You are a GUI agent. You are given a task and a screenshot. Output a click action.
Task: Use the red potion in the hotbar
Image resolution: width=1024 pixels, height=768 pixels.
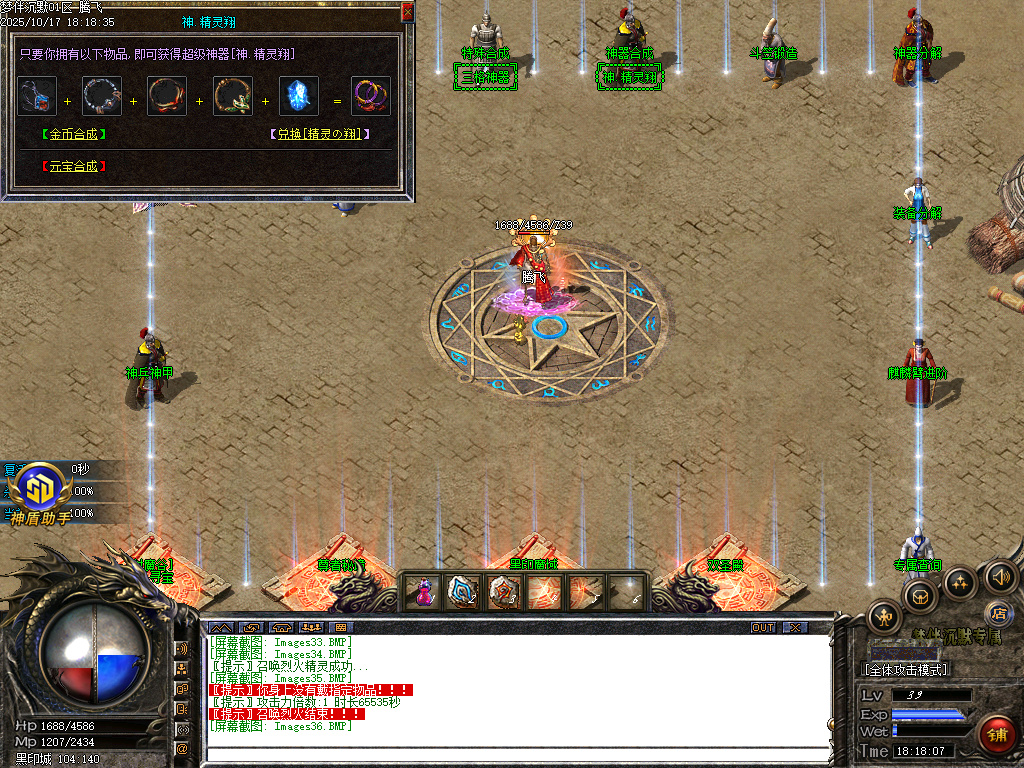pyautogui.click(x=424, y=592)
